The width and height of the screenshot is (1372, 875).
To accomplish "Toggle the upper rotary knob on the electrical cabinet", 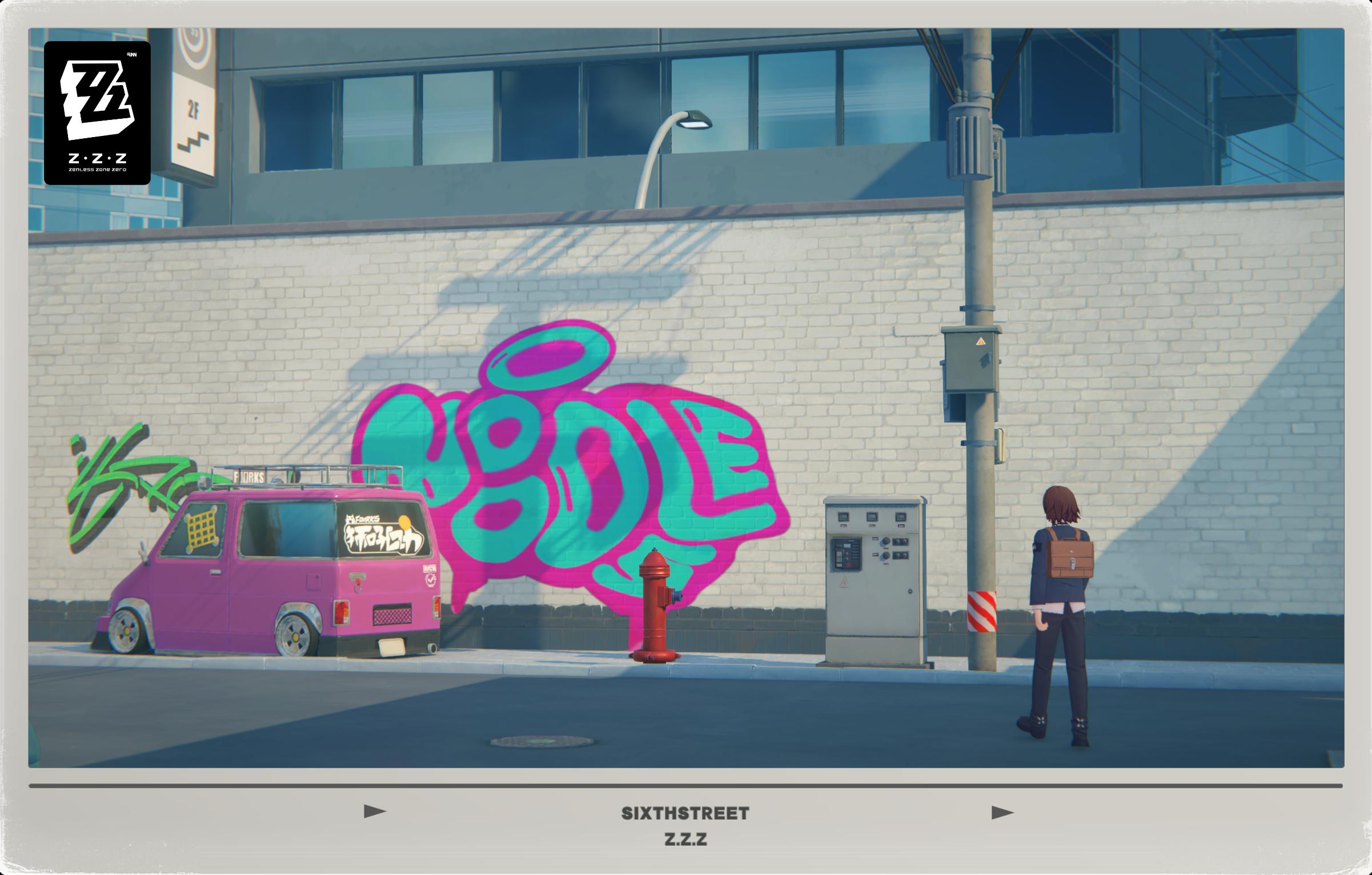I will tap(886, 541).
